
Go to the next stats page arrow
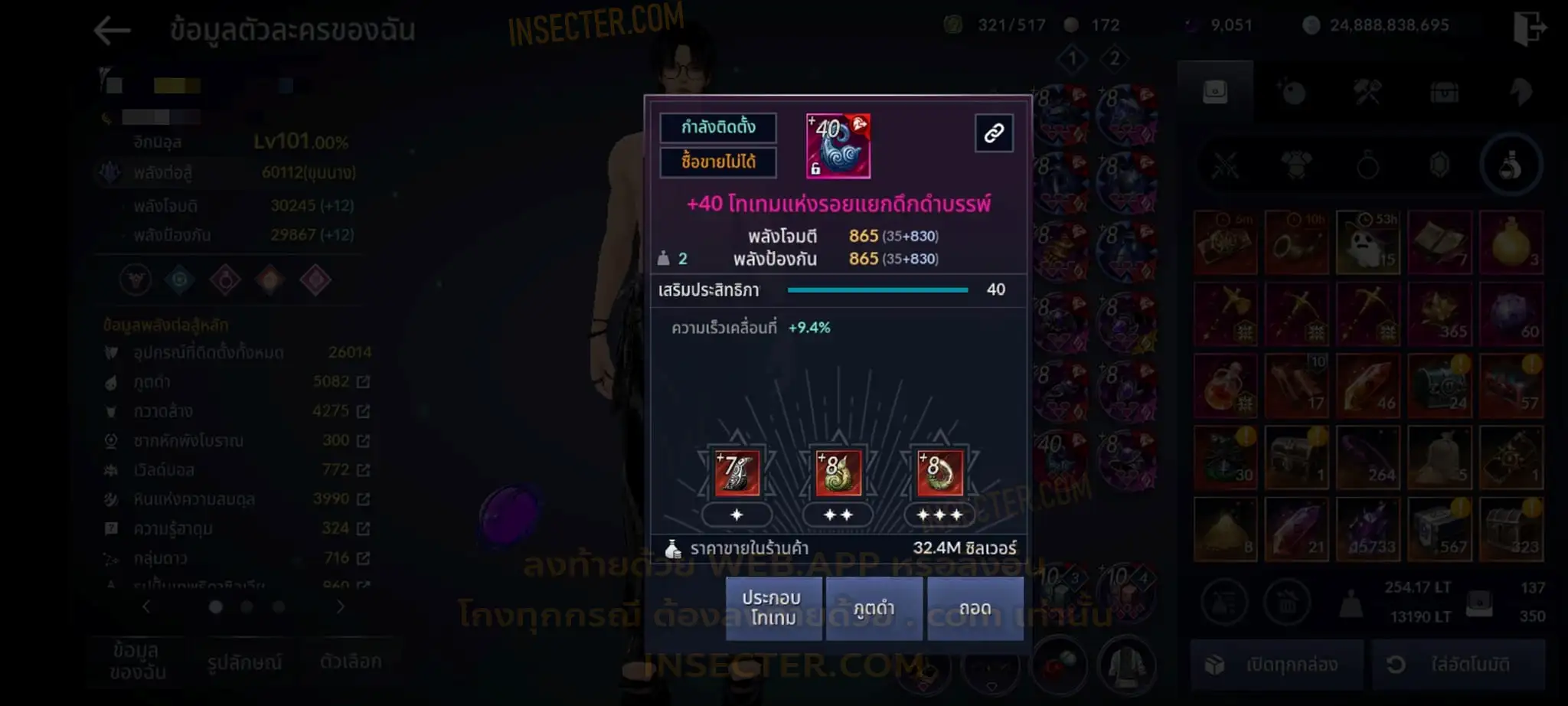(x=341, y=606)
